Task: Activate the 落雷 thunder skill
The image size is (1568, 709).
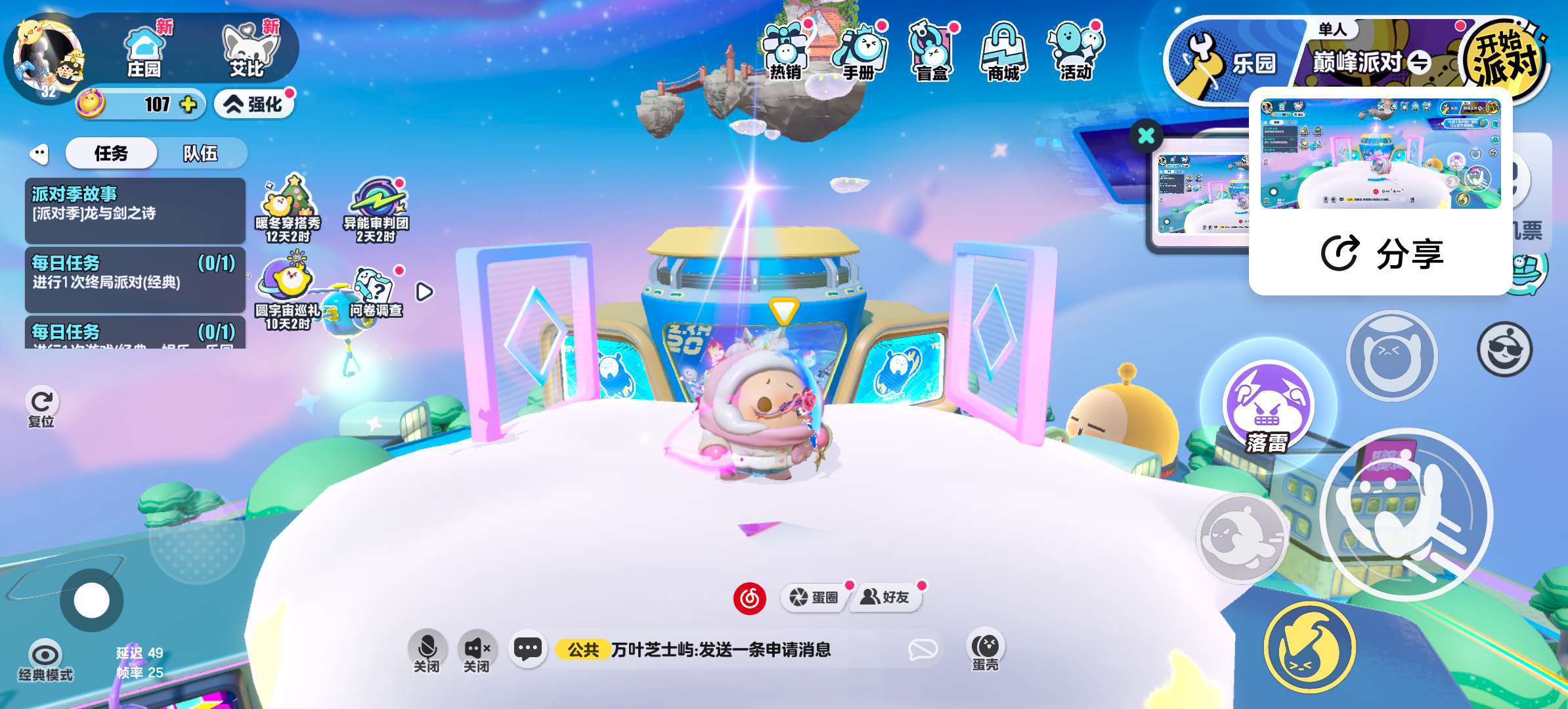Action: click(1267, 407)
